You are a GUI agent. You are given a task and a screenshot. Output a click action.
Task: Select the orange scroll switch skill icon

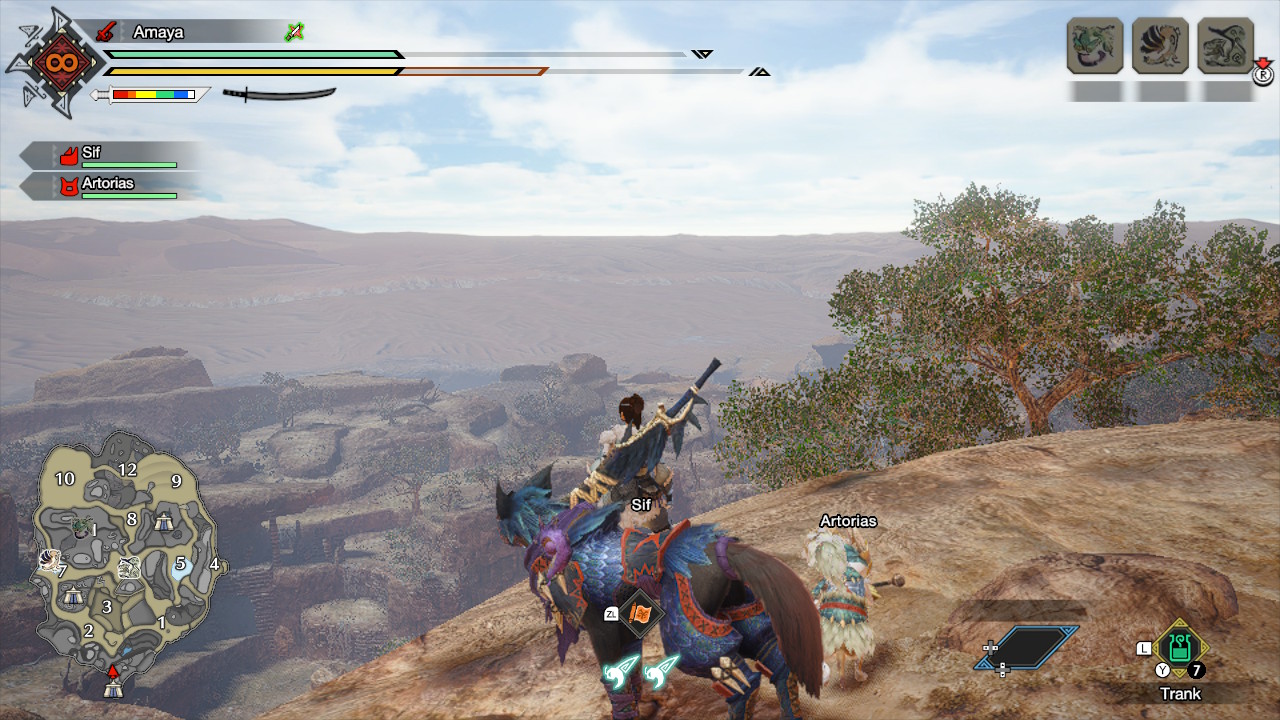tap(639, 612)
